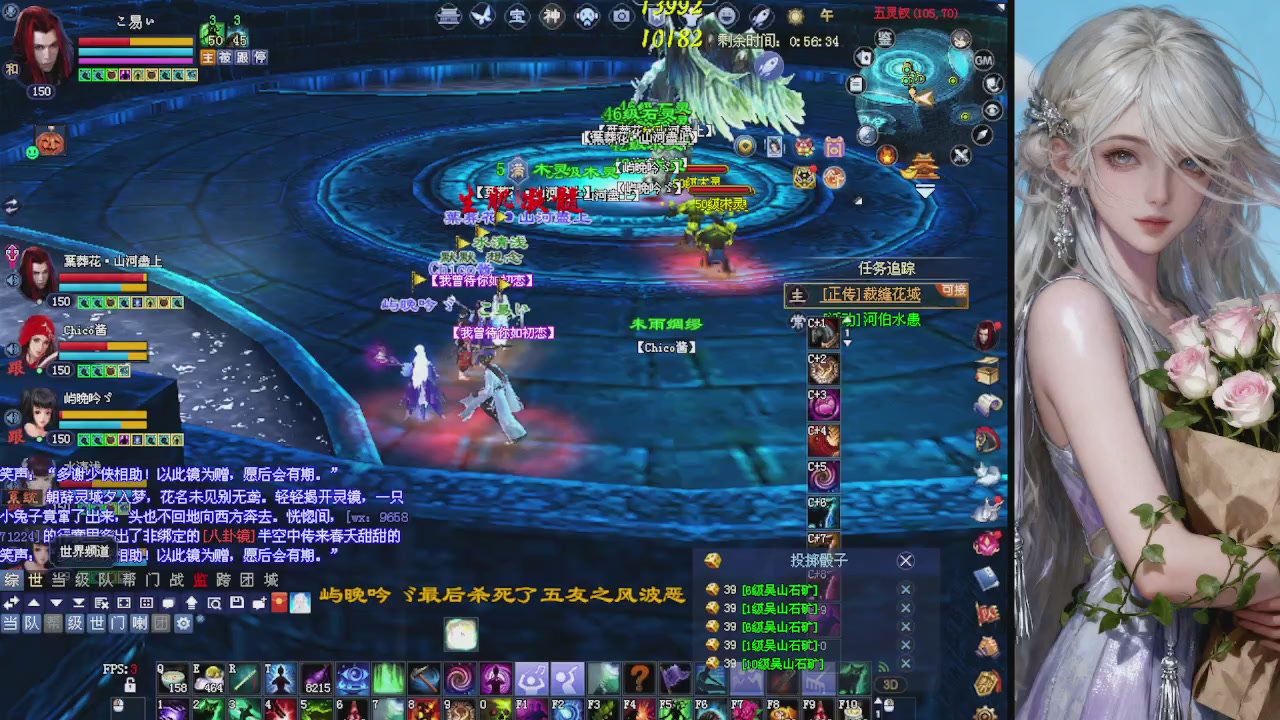The image size is (1280, 720).
Task: Select the Q skill icon on the skill bar
Action: coord(172,676)
